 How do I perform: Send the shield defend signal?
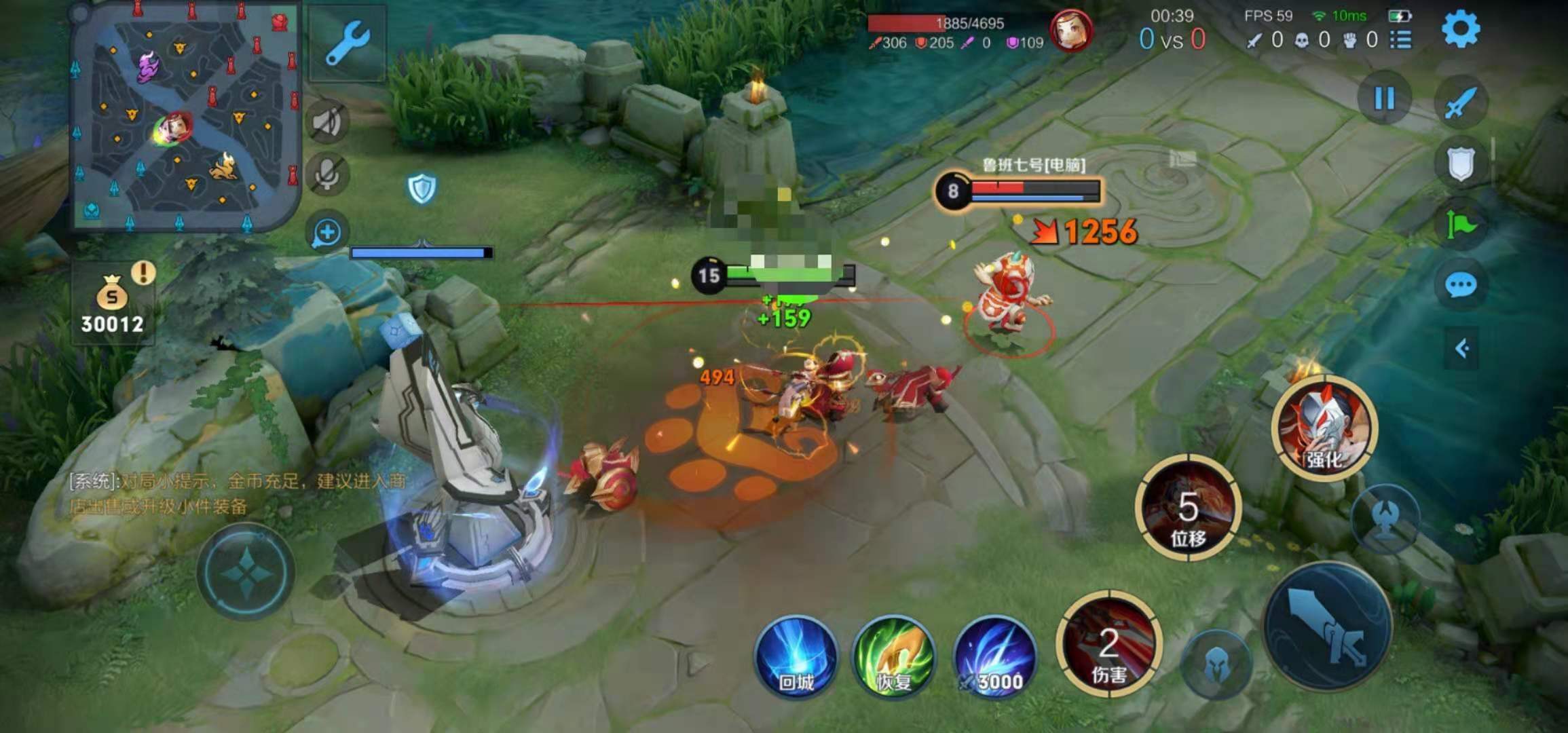coord(1461,164)
